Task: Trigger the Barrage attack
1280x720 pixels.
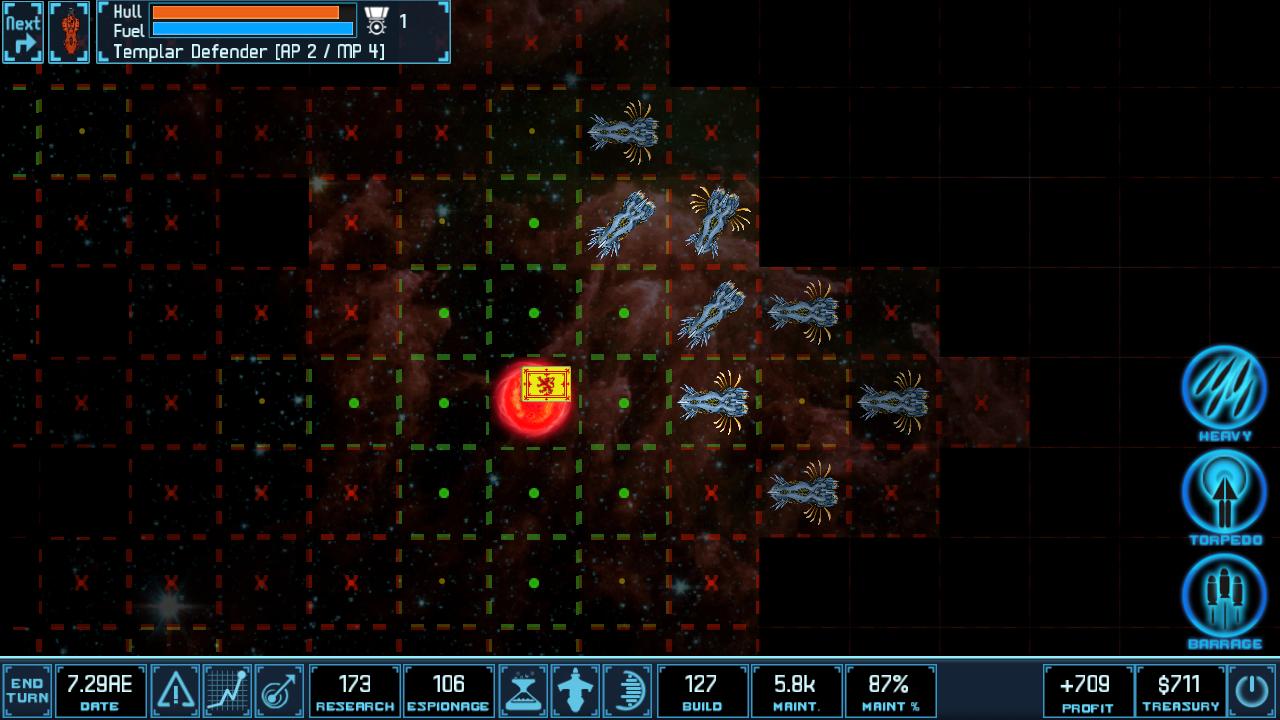Action: [1223, 597]
